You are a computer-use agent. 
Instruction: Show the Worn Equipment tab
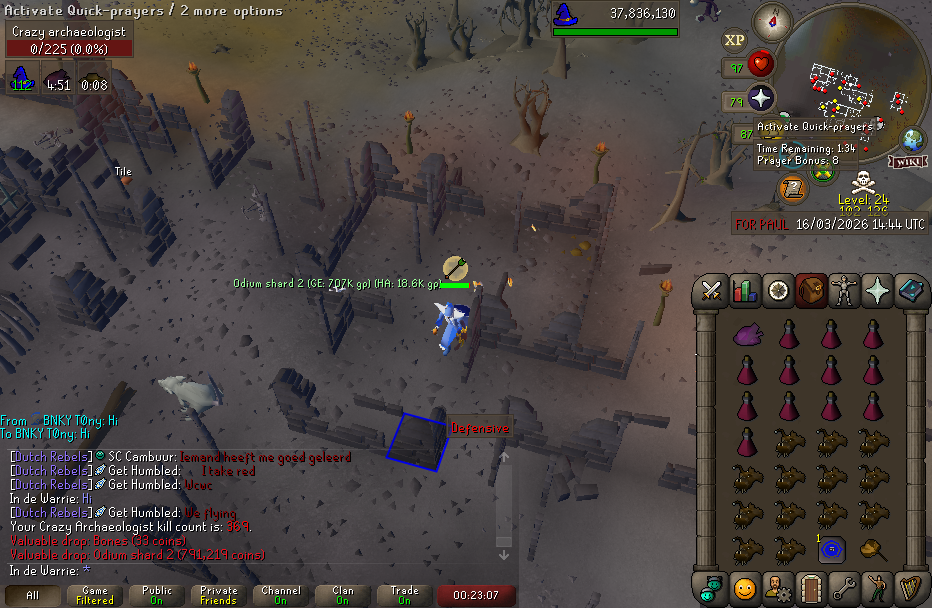(x=845, y=291)
